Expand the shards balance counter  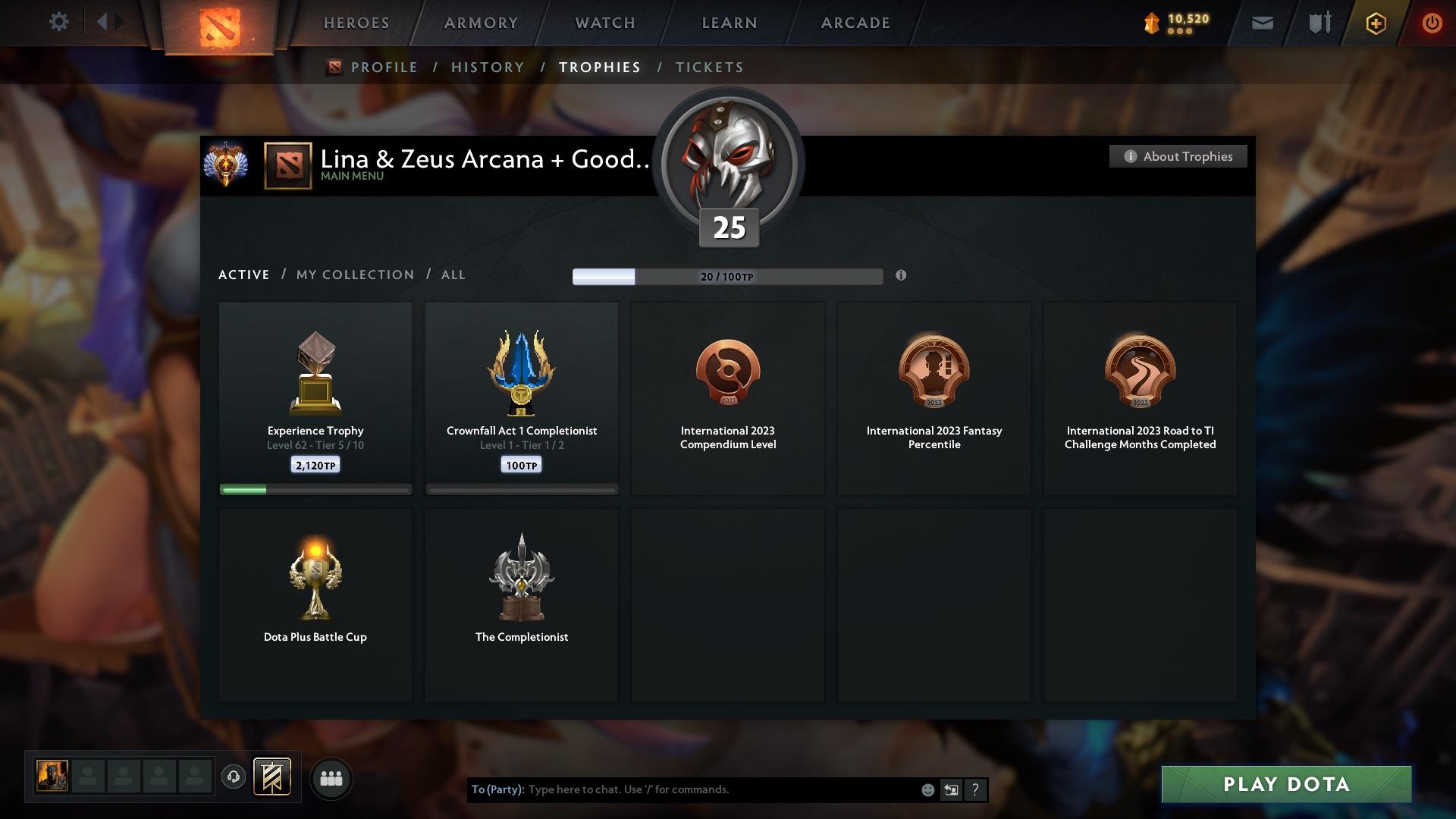point(1178,23)
